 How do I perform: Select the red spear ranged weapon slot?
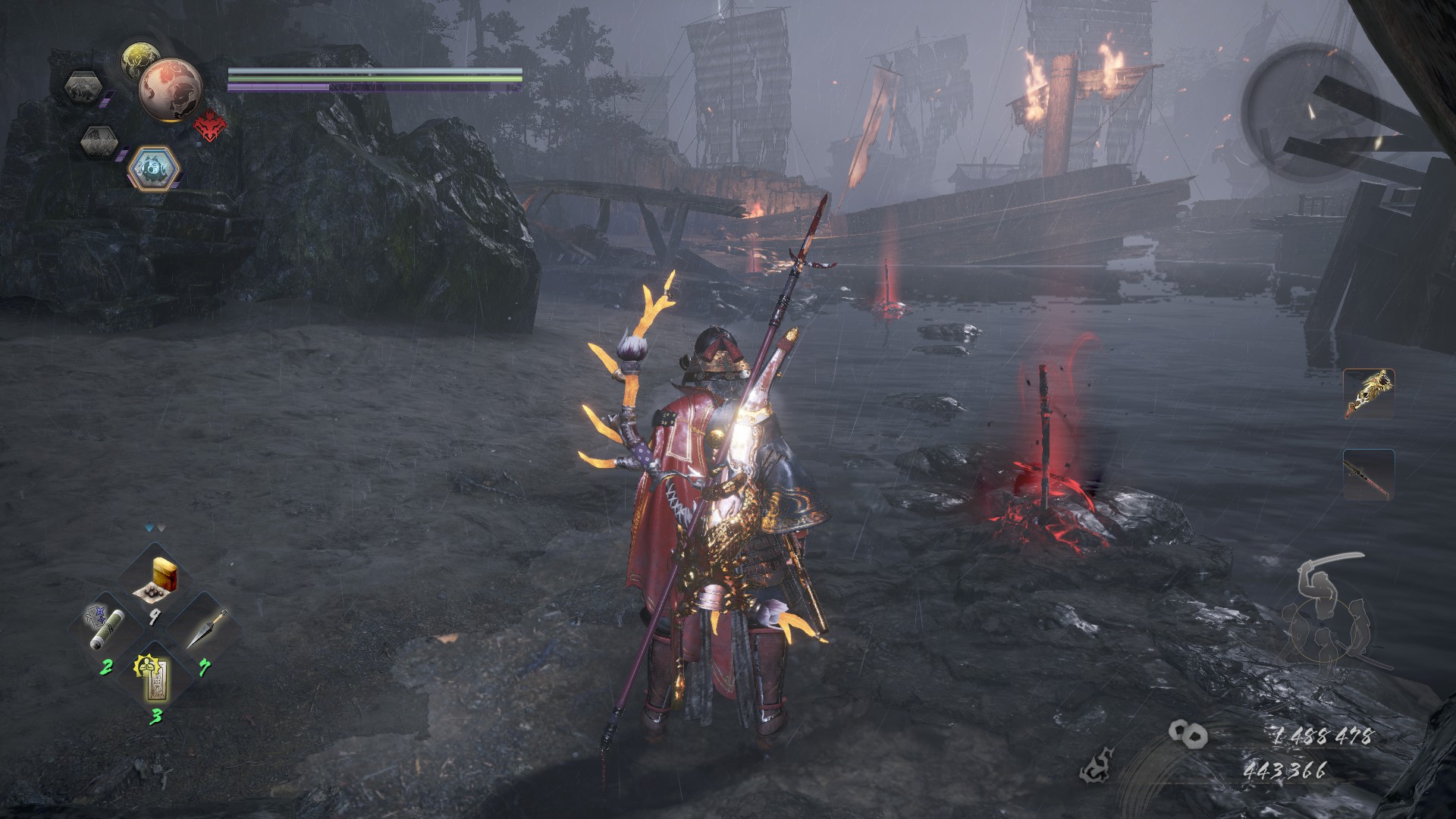pos(1368,474)
